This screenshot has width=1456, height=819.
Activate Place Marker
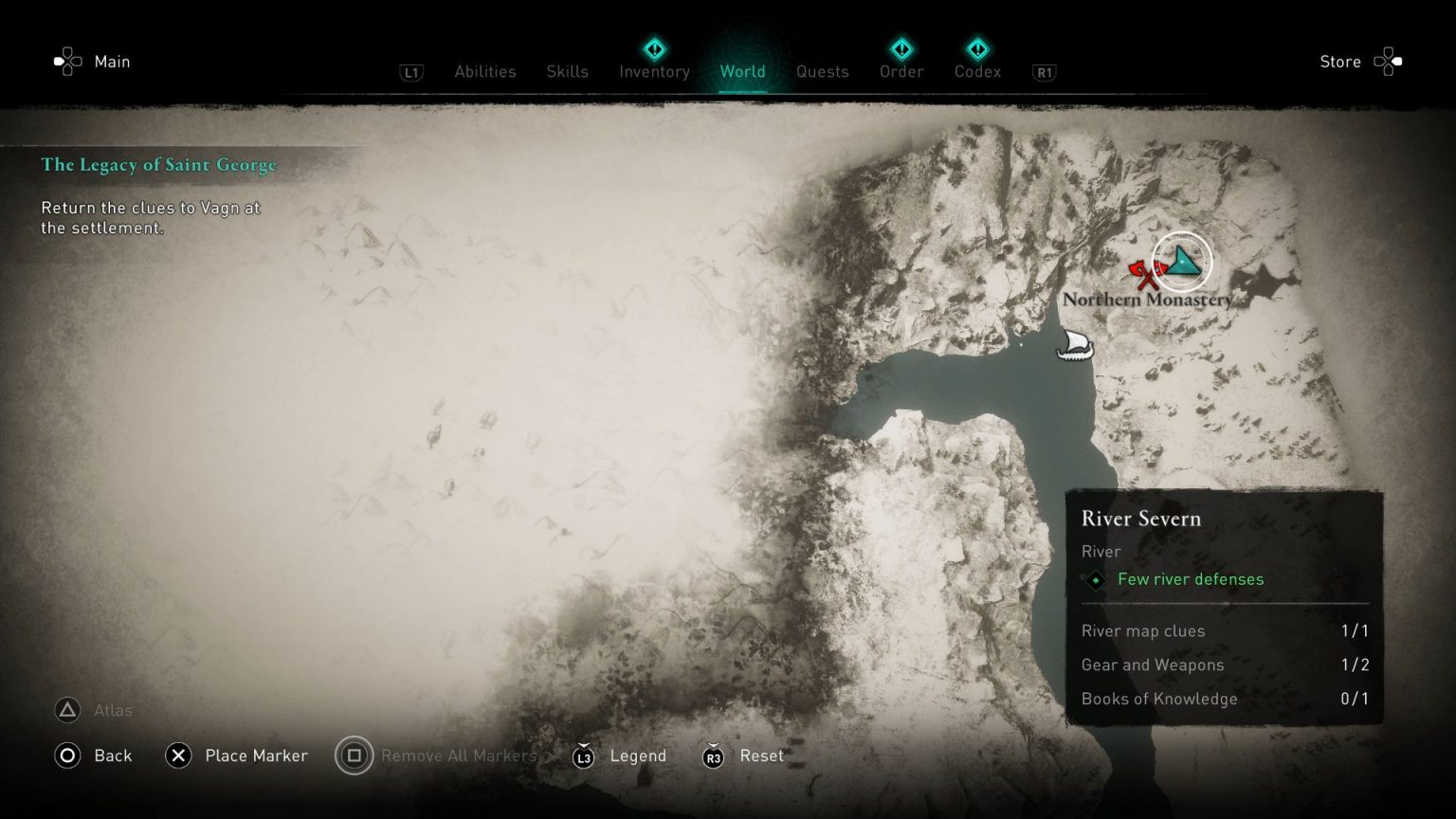(x=237, y=755)
